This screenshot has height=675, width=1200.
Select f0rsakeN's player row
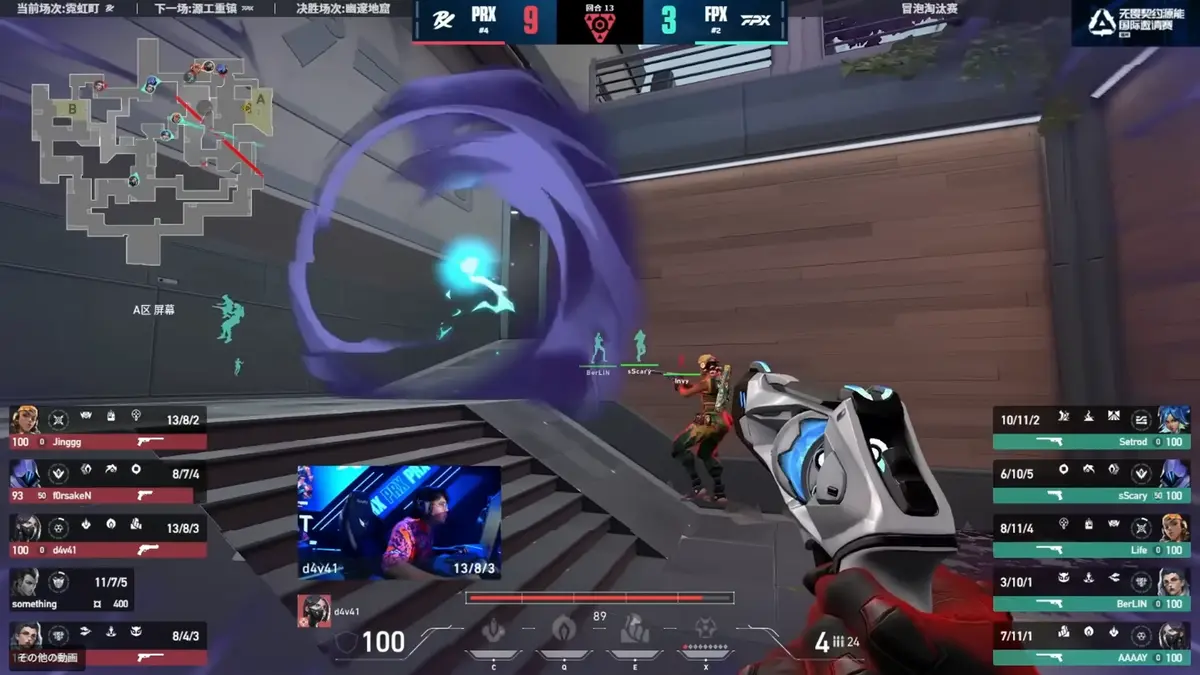108,484
